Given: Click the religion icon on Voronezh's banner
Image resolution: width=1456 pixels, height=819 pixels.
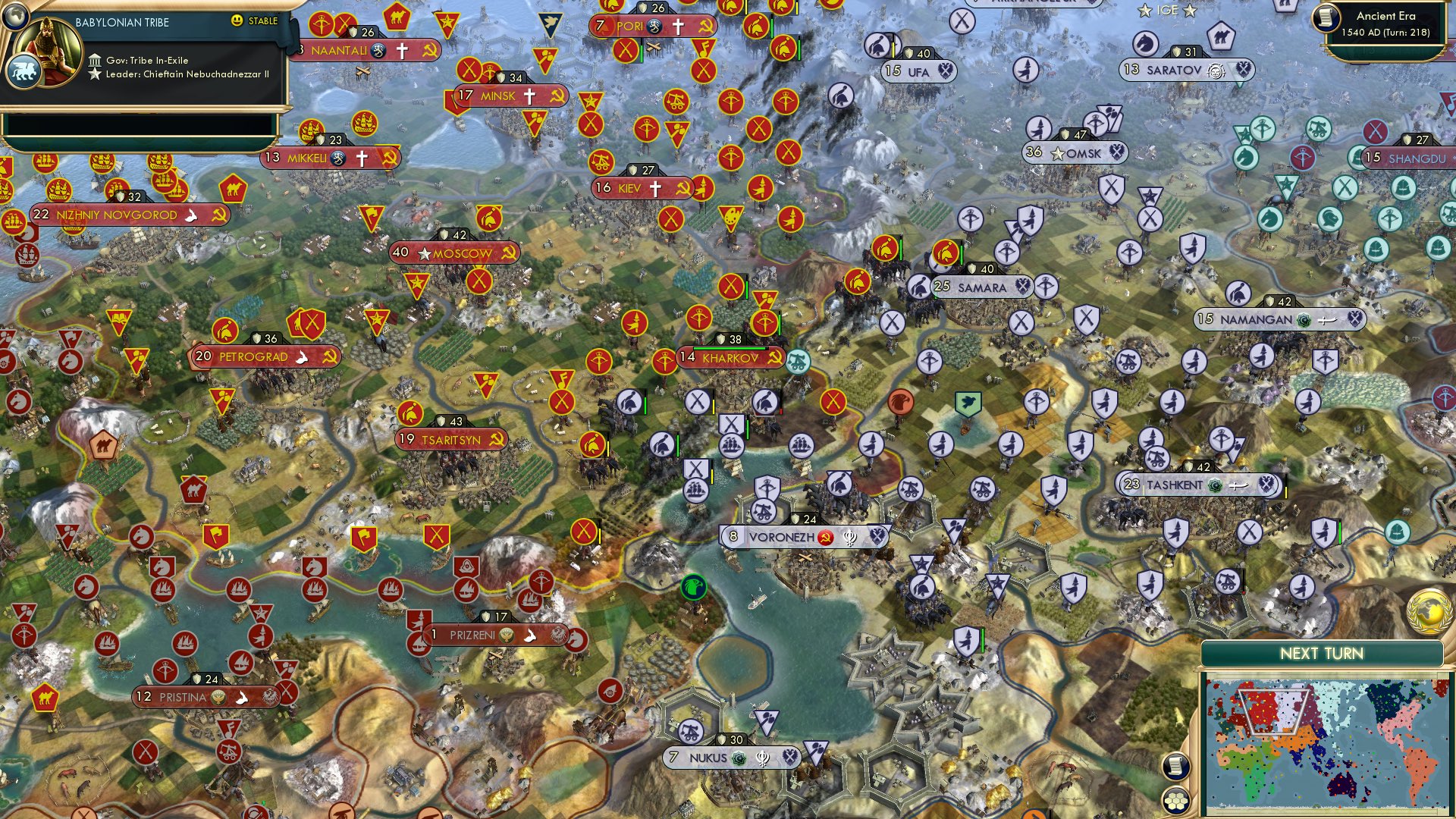Looking at the screenshot, I should (x=849, y=537).
